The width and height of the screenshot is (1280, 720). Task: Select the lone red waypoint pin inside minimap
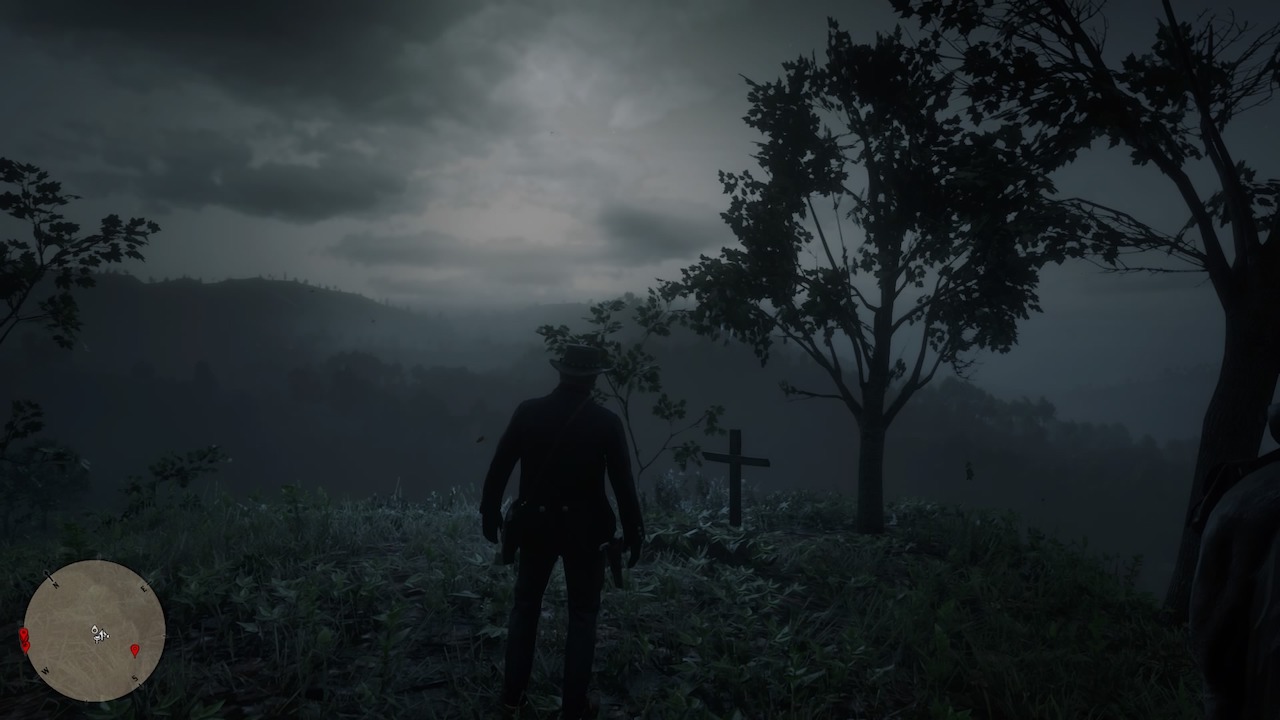click(135, 650)
